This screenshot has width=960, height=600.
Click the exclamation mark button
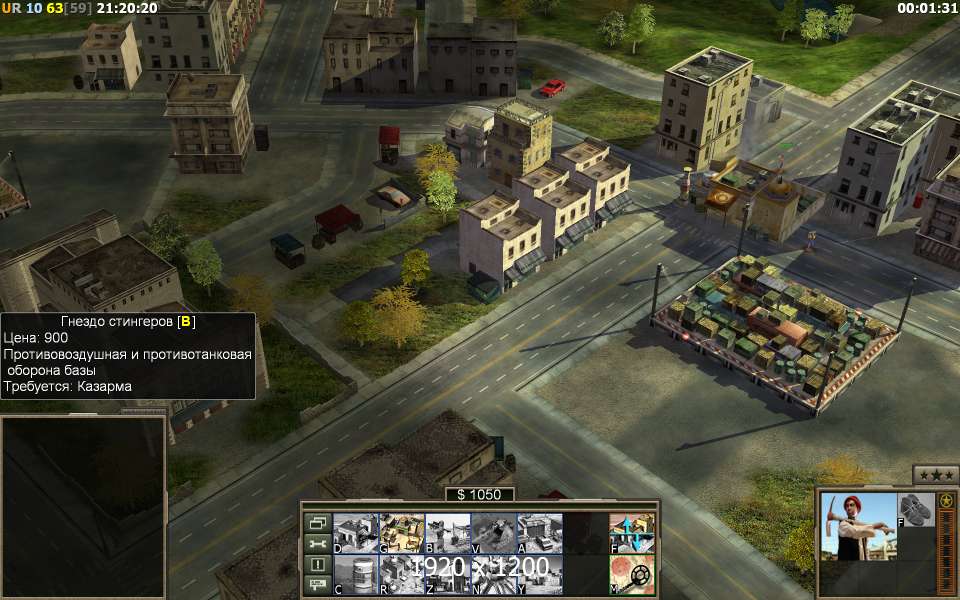coord(317,564)
